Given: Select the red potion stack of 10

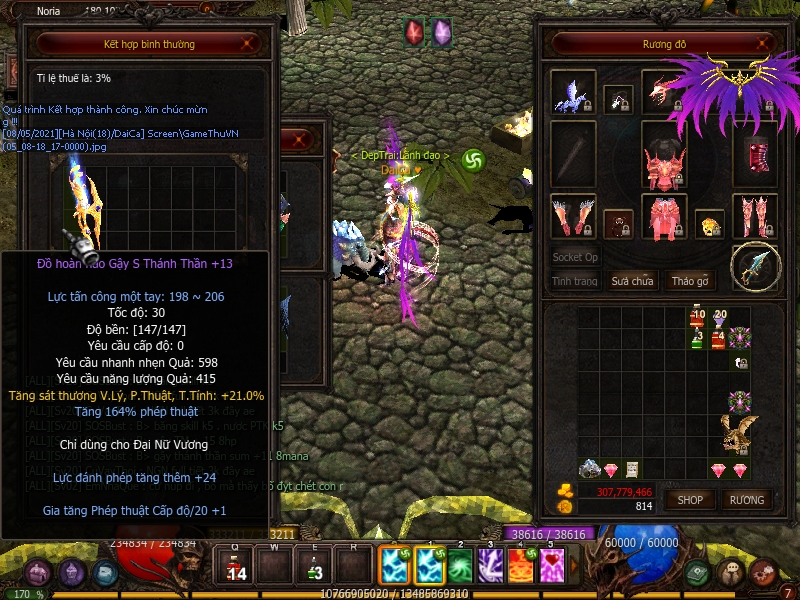Looking at the screenshot, I should pyautogui.click(x=697, y=320).
